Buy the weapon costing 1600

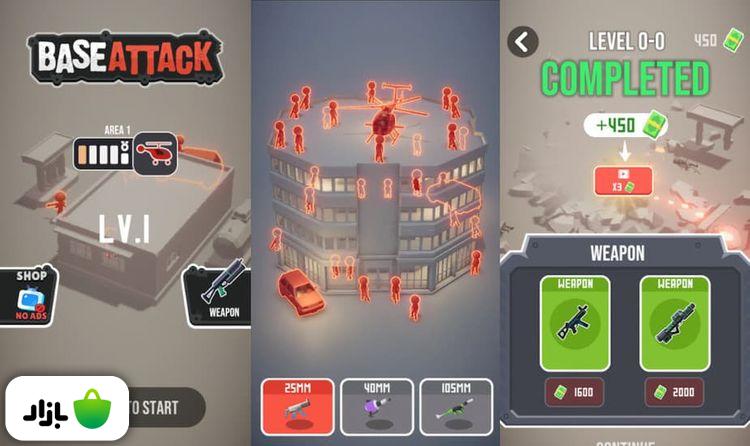pos(574,393)
